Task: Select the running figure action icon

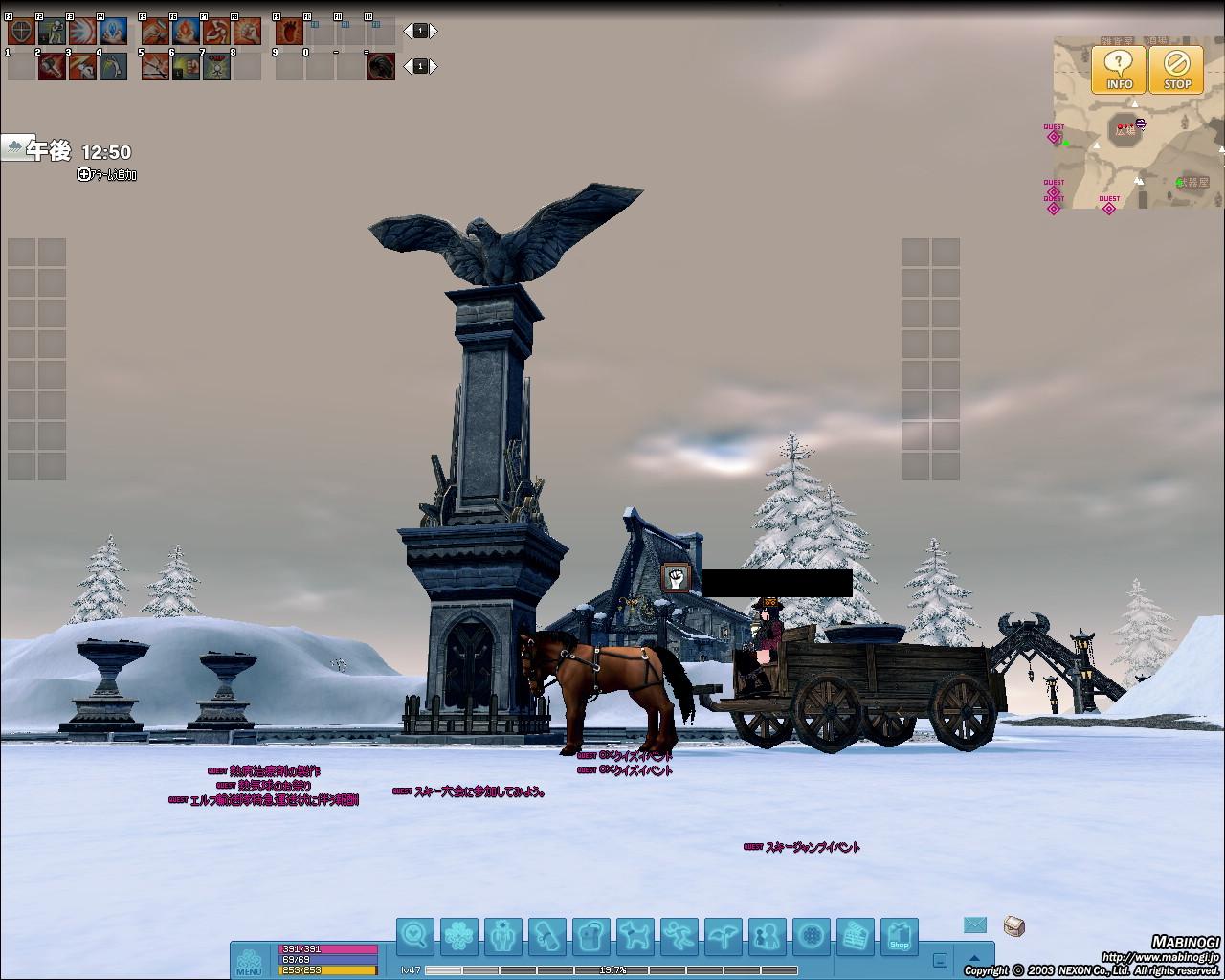Action: point(679,935)
